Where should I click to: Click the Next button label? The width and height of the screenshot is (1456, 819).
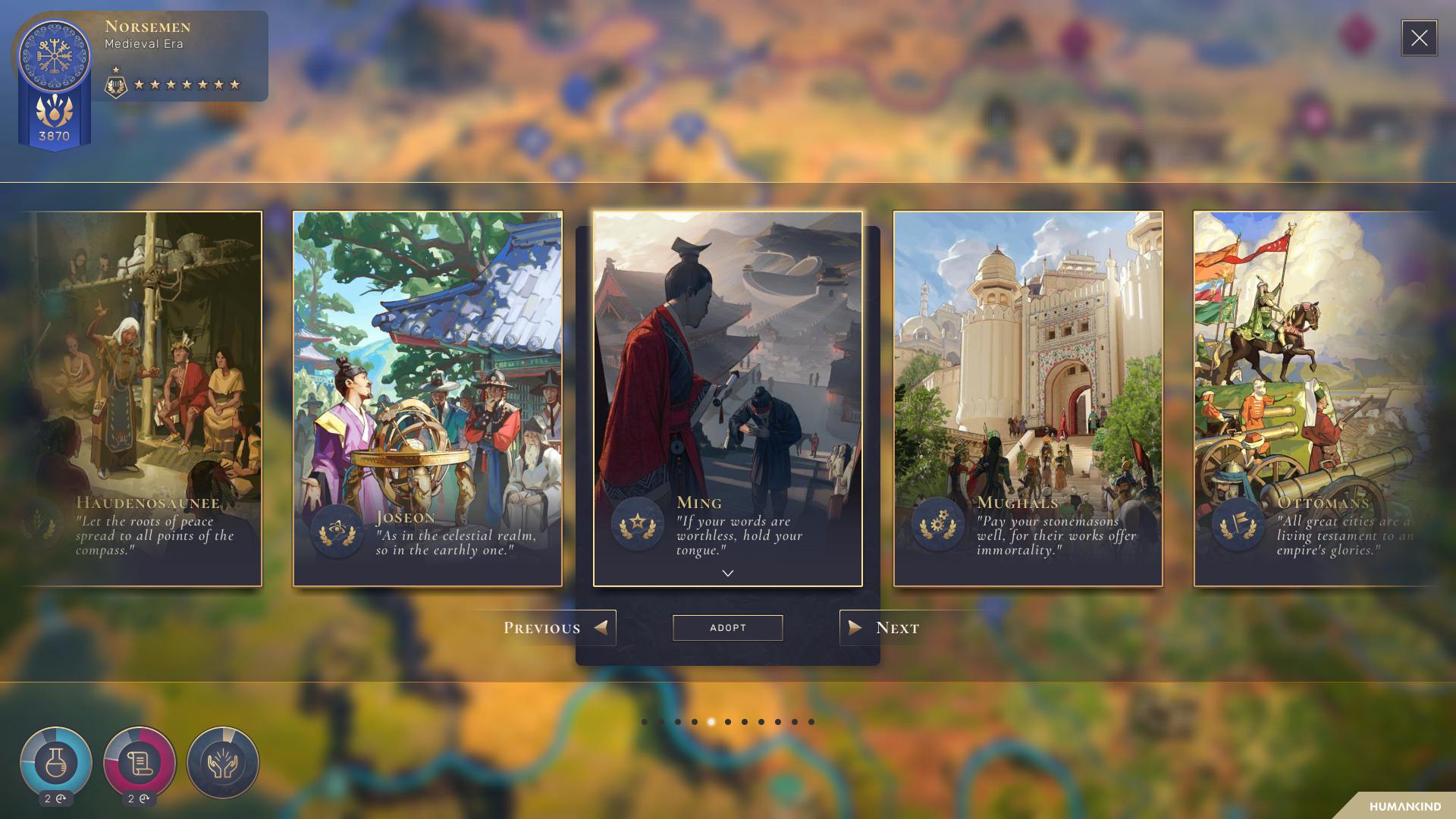click(898, 627)
